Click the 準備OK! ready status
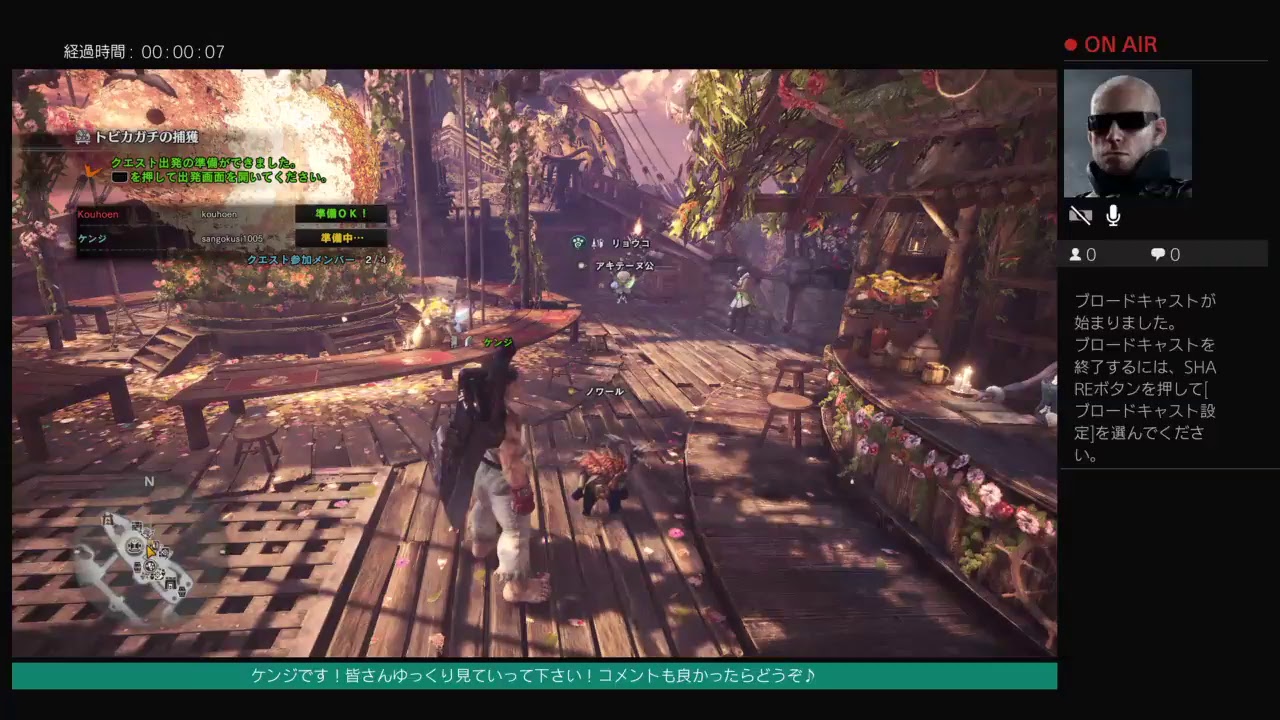This screenshot has width=1280, height=720. (340, 214)
